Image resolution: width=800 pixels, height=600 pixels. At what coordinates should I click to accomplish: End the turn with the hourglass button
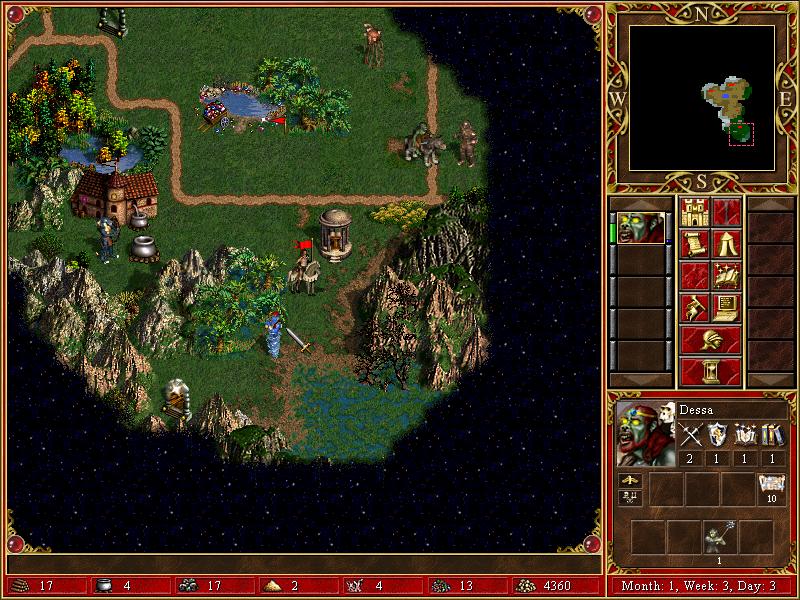pyautogui.click(x=710, y=371)
